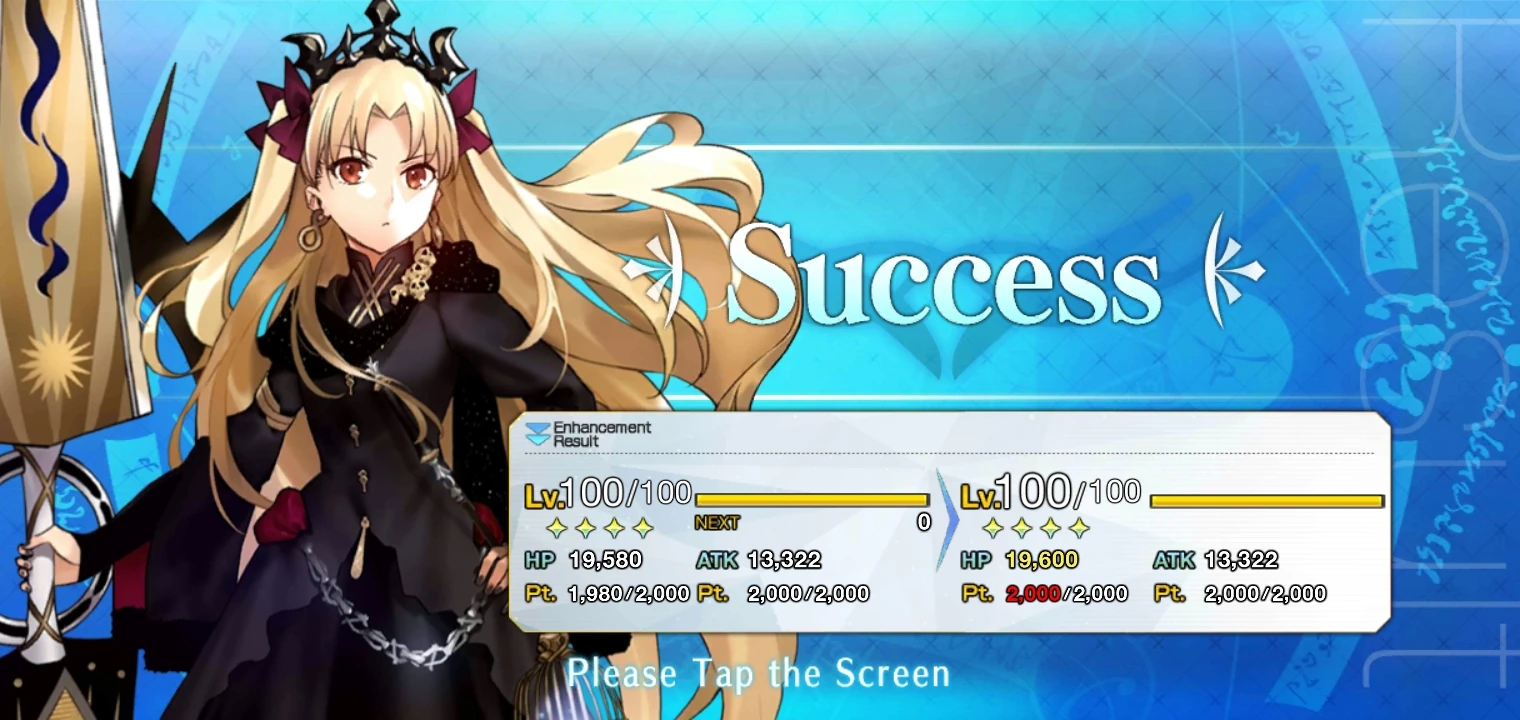
Task: Tap the yellow 19,600 HP value
Action: point(1040,561)
